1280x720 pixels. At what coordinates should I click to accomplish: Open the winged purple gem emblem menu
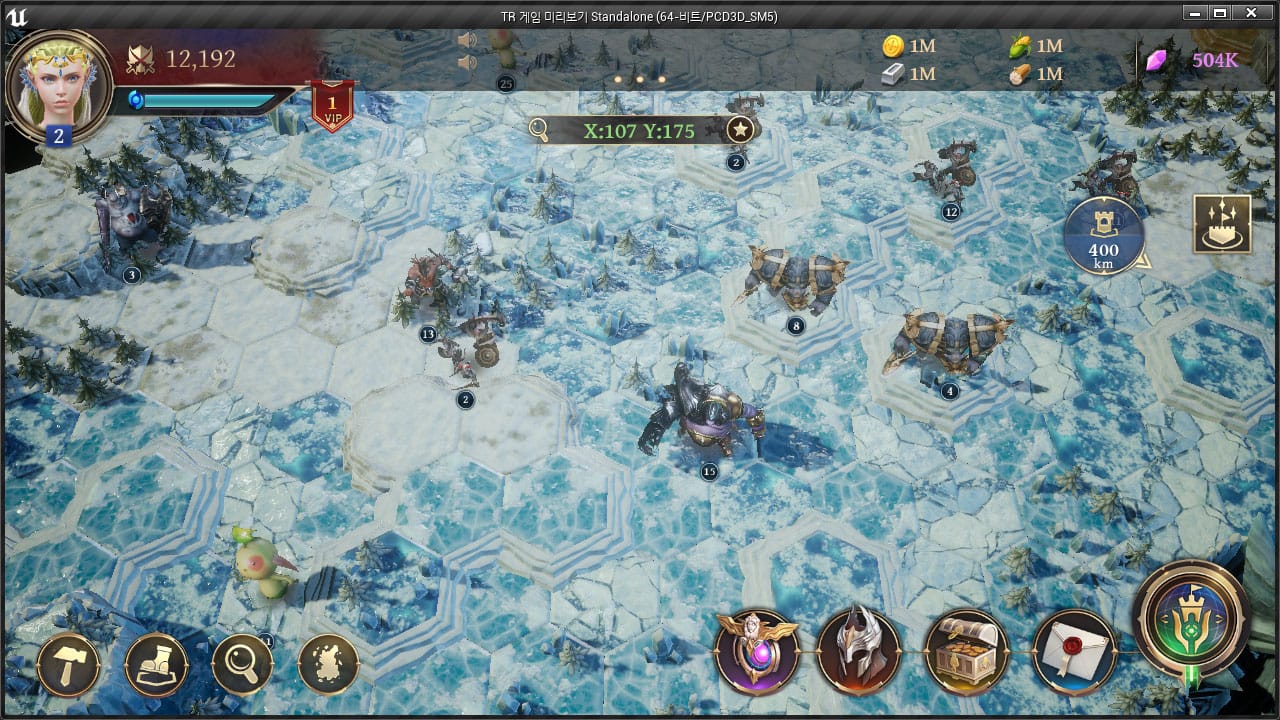[757, 651]
